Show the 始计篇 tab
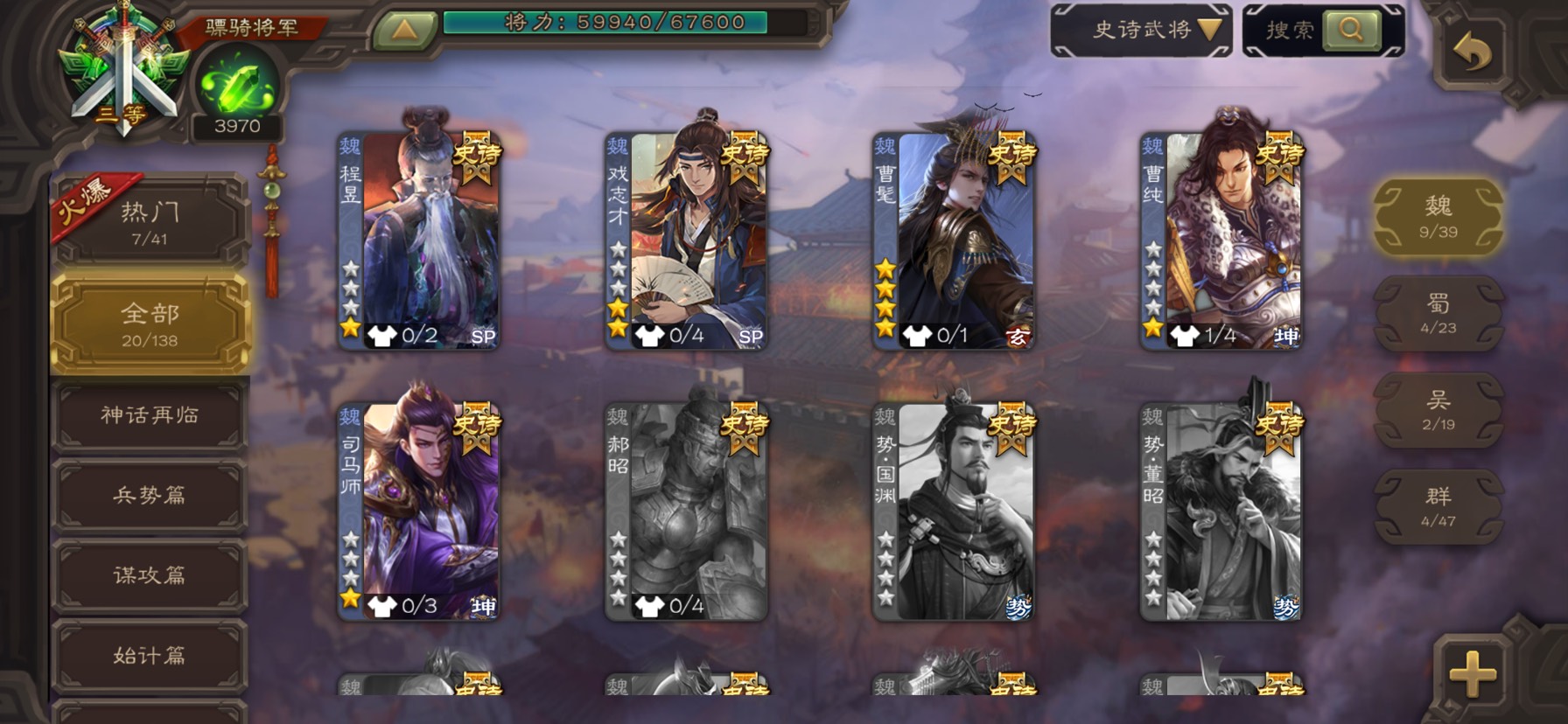The width and height of the screenshot is (1568, 724). (150, 656)
